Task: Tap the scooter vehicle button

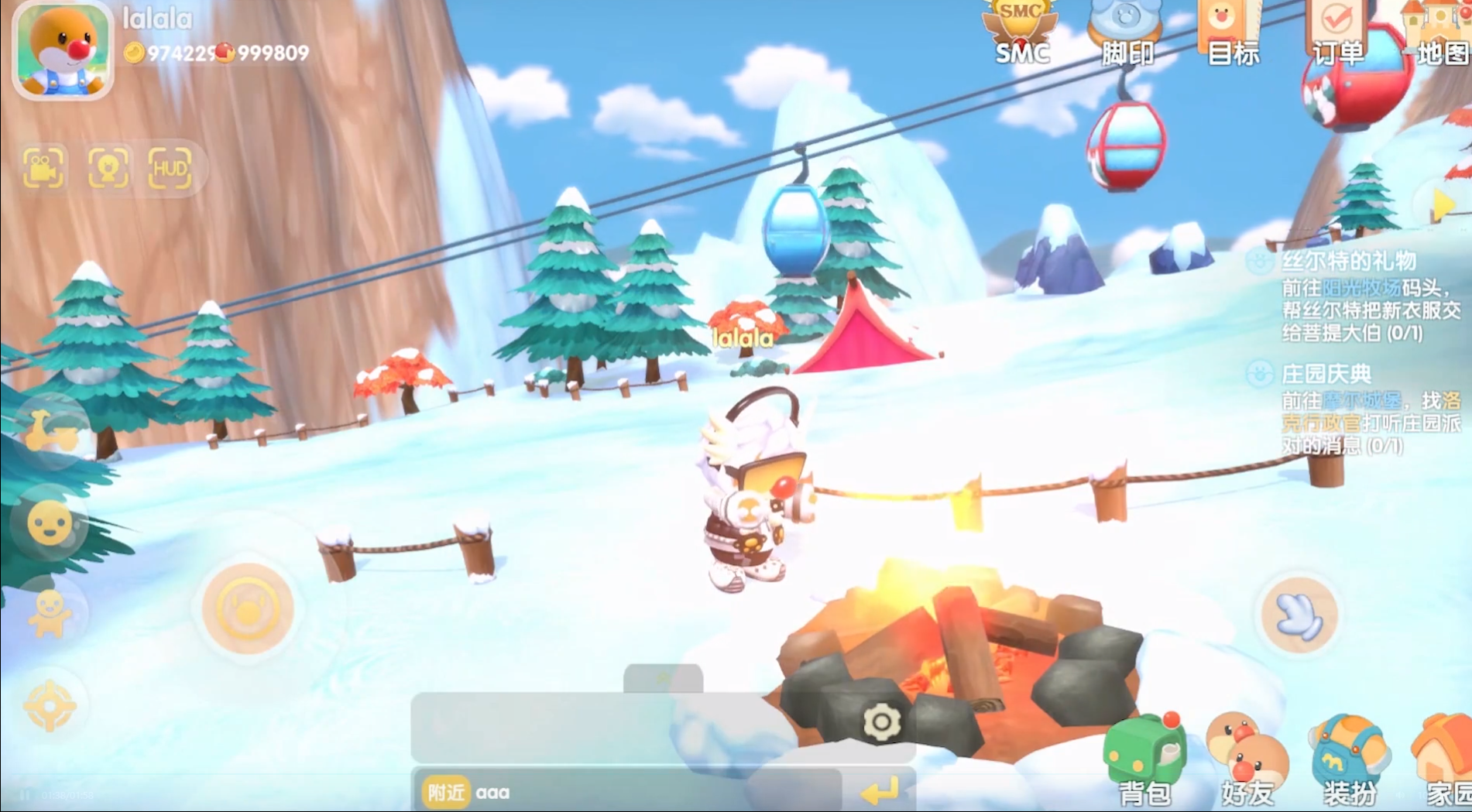Action: click(51, 432)
